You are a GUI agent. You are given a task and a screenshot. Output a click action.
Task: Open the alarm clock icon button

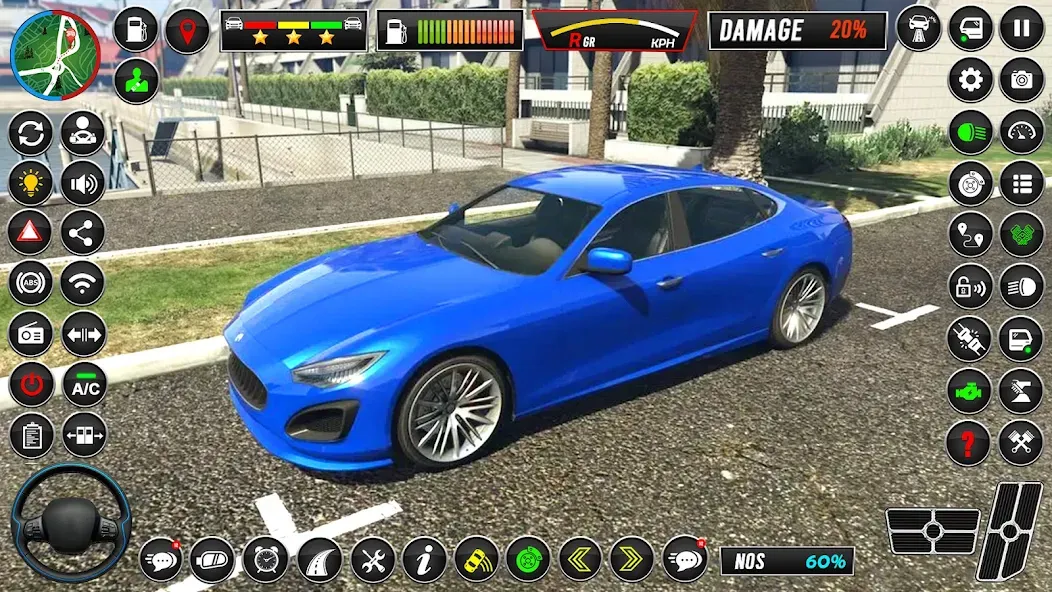coord(266,559)
